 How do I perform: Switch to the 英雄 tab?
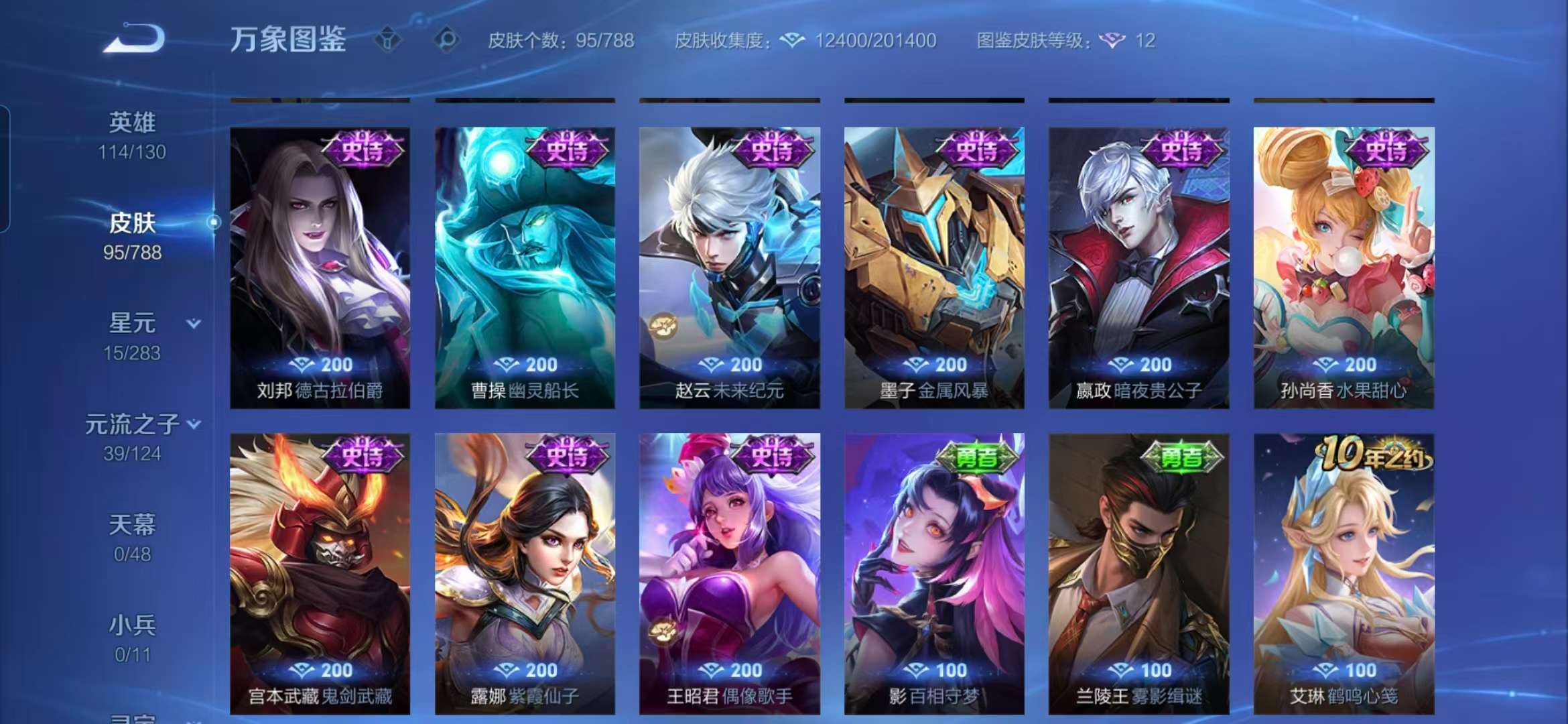coord(131,121)
